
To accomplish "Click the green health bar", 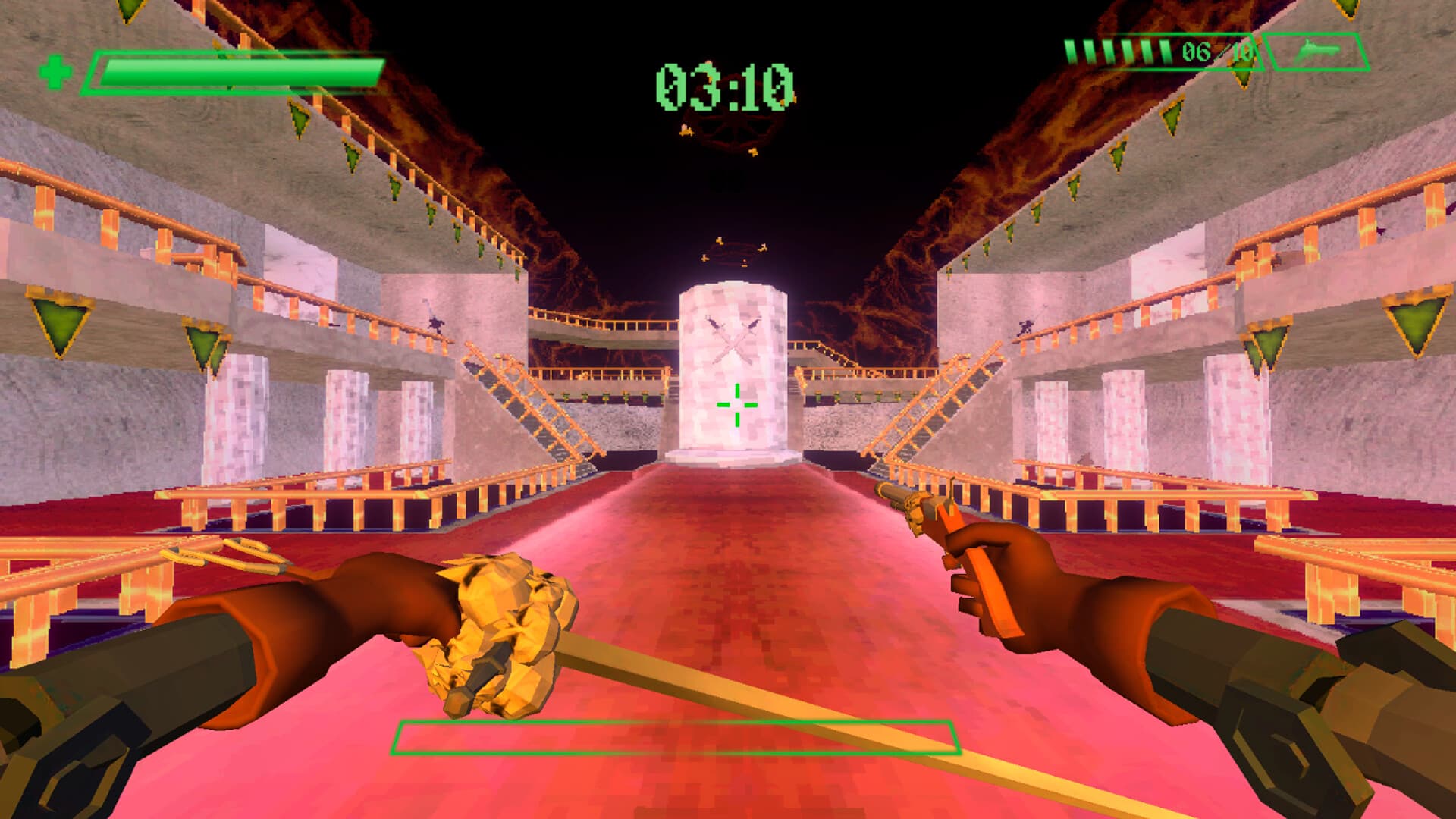I will coord(235,71).
